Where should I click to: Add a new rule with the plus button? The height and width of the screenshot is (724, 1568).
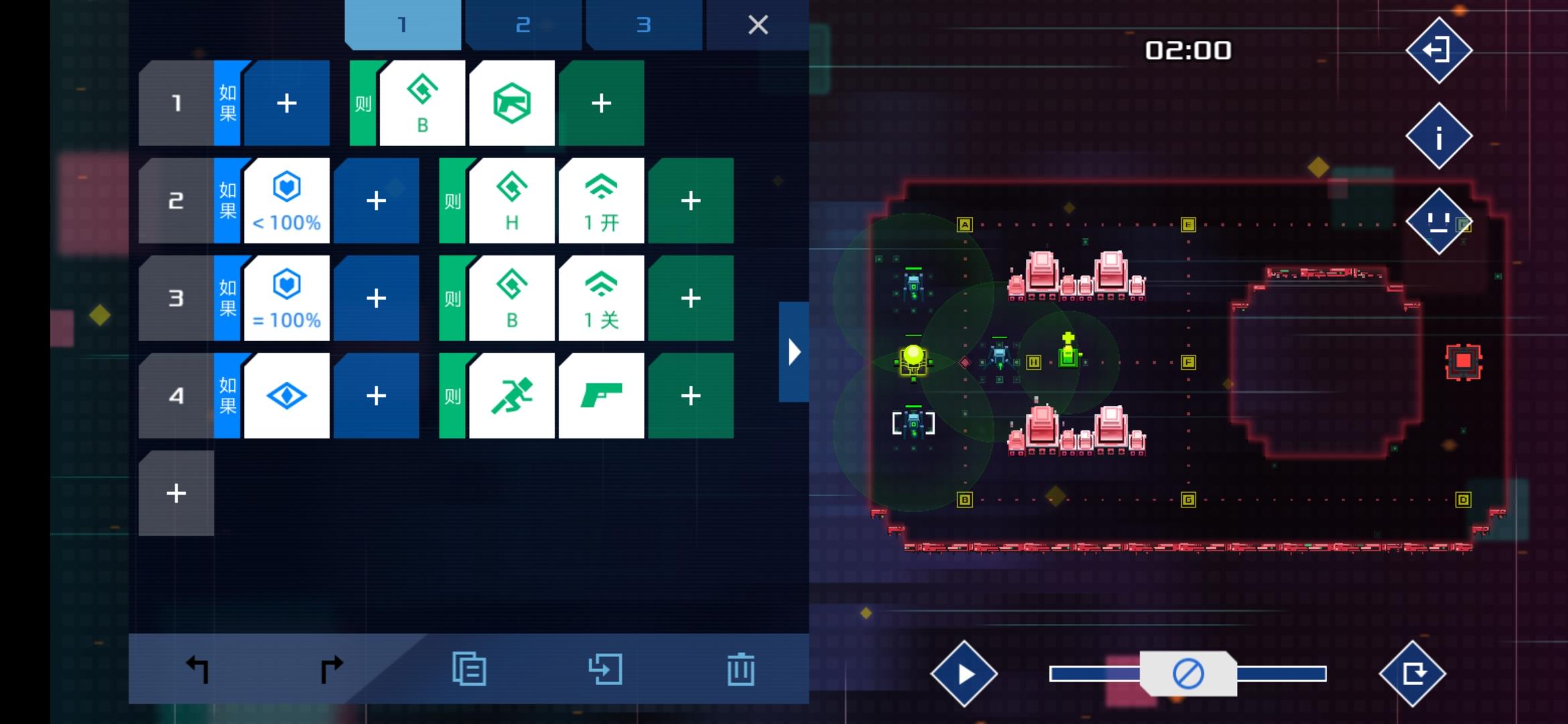[x=176, y=493]
